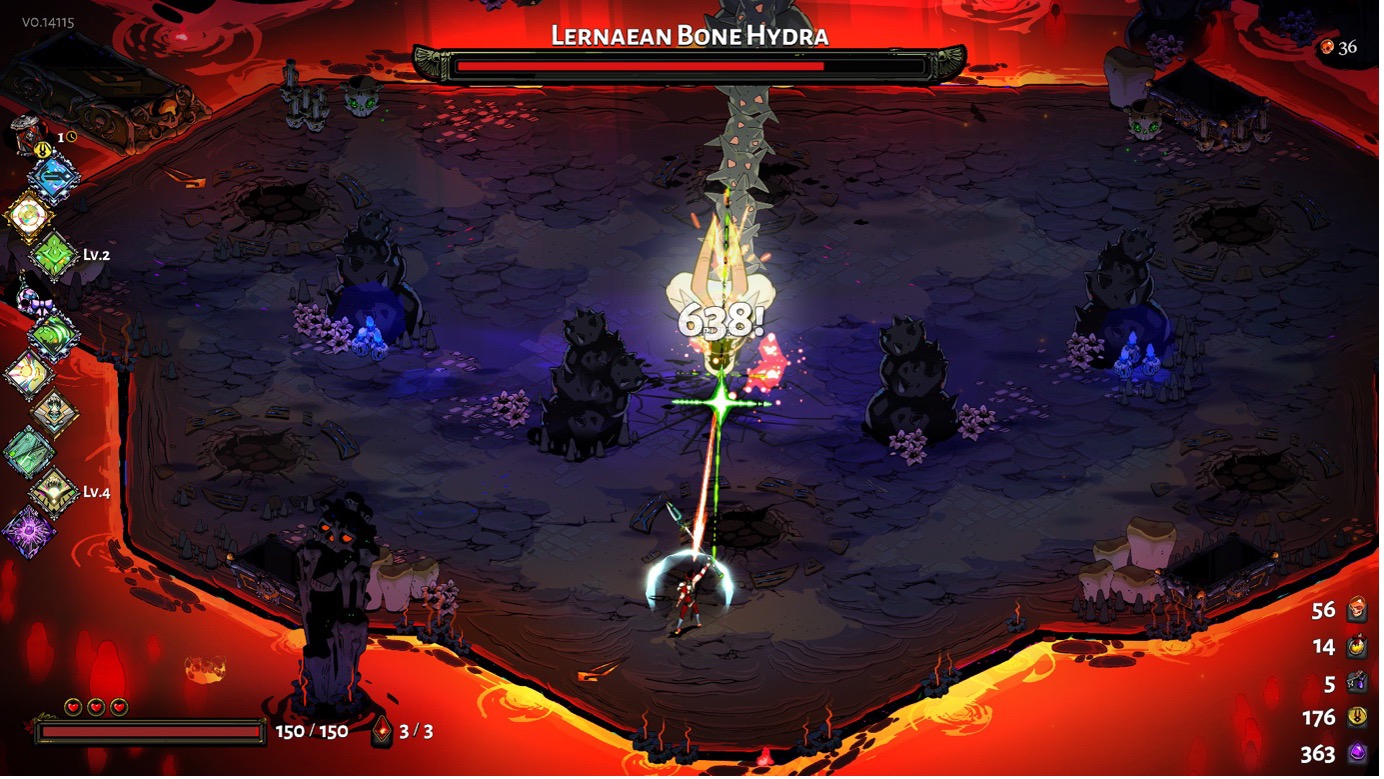This screenshot has width=1384, height=779.
Task: Click the gold Obol coin icon showing 176
Action: [x=1355, y=717]
